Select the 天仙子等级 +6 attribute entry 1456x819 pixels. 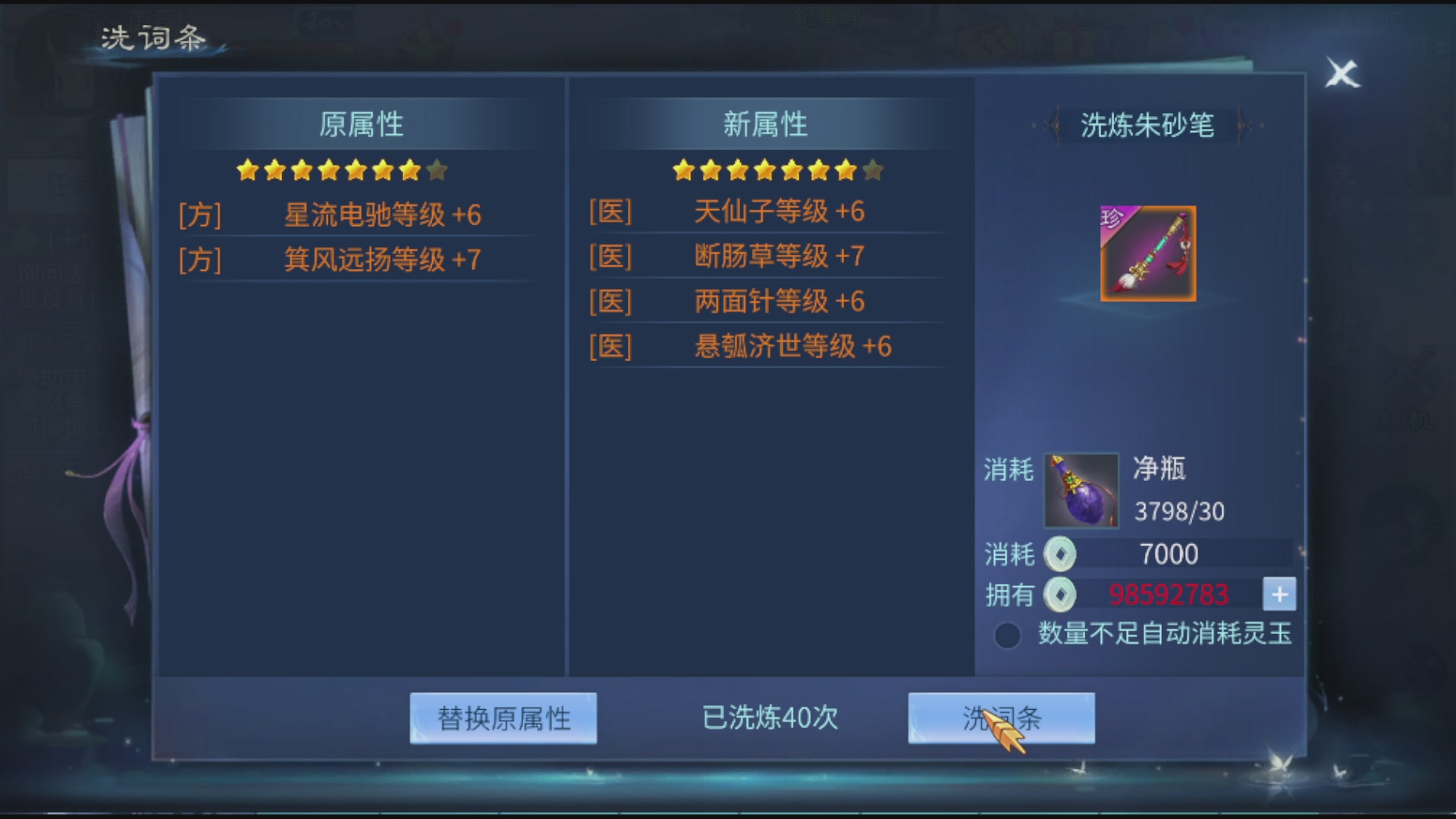(x=780, y=213)
